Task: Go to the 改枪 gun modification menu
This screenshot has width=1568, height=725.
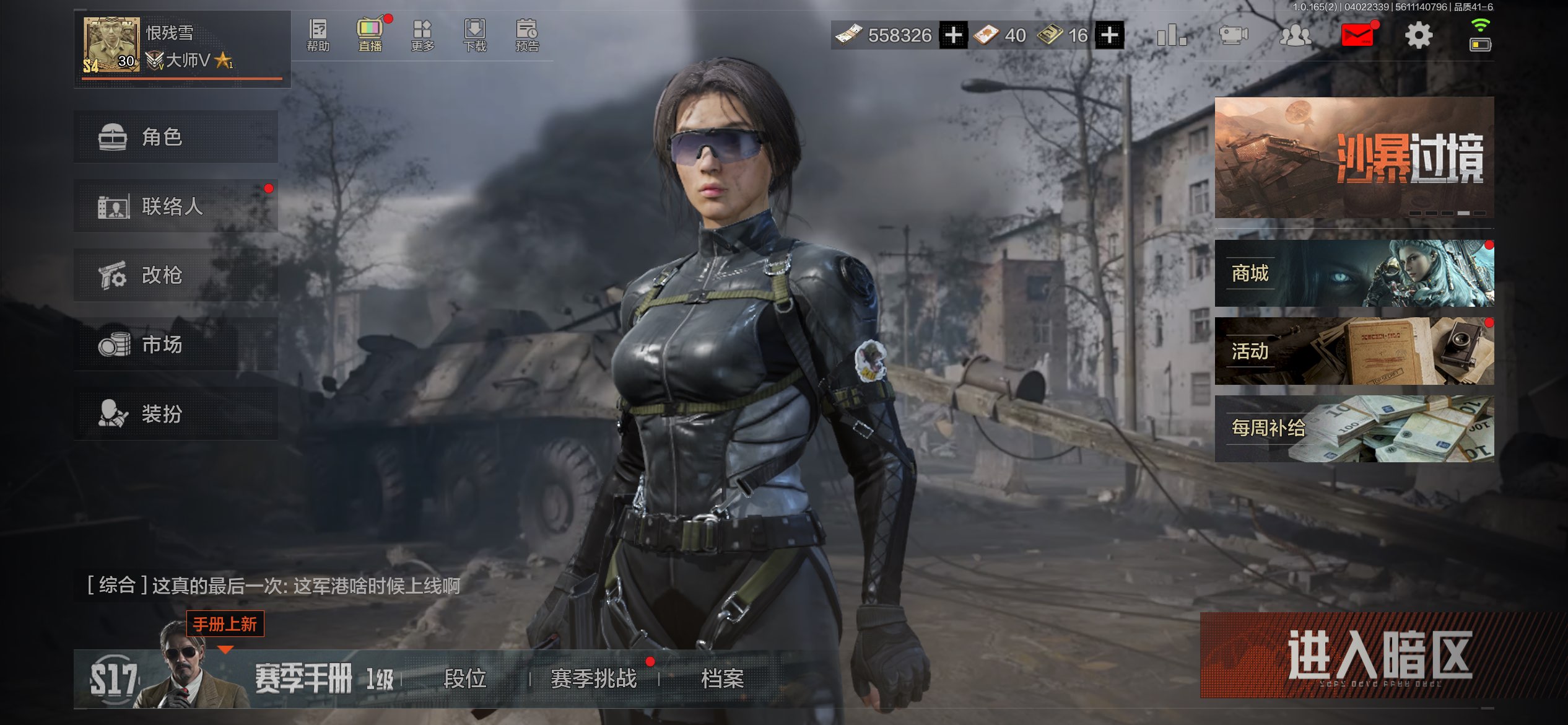Action: (x=175, y=275)
